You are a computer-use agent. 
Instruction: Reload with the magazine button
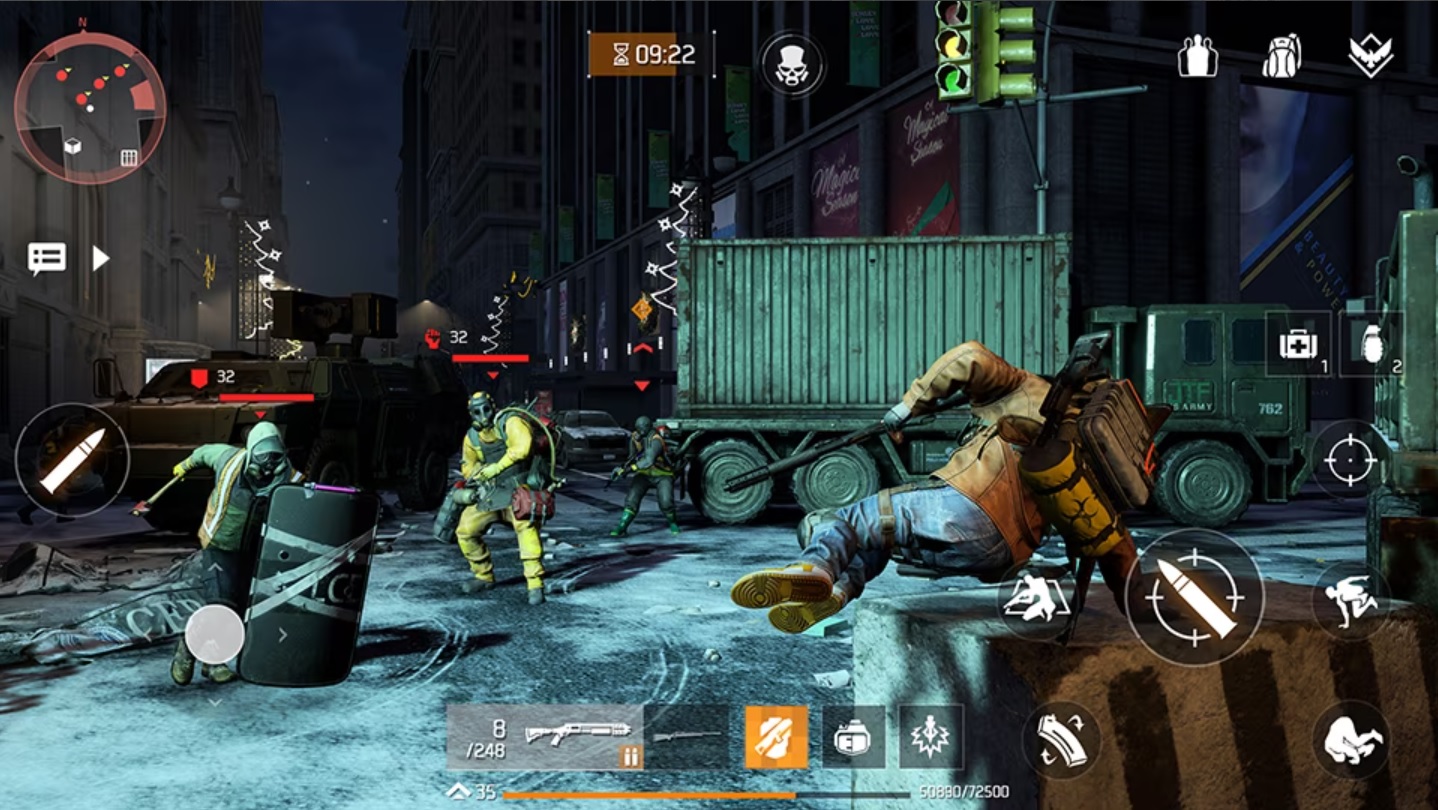1060,739
